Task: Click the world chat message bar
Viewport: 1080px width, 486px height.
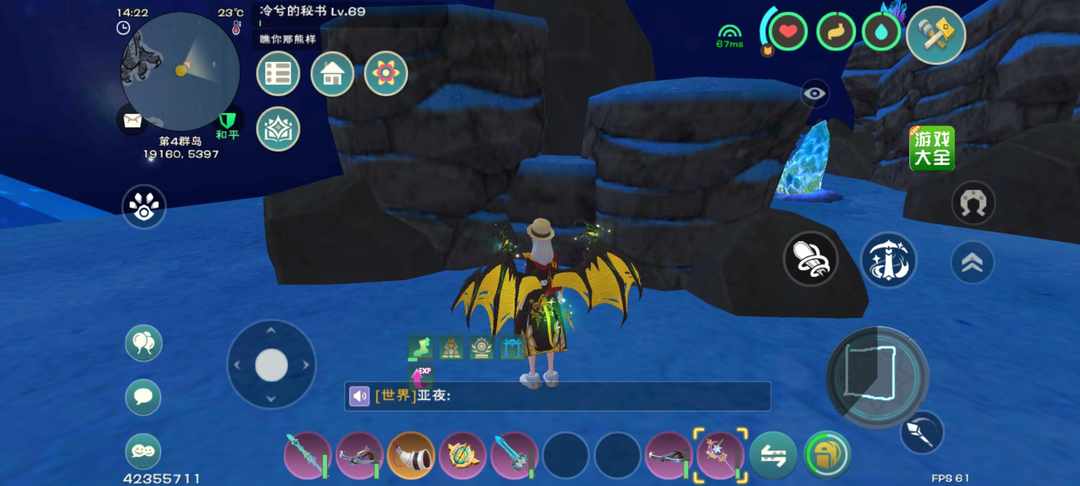Action: [558, 396]
